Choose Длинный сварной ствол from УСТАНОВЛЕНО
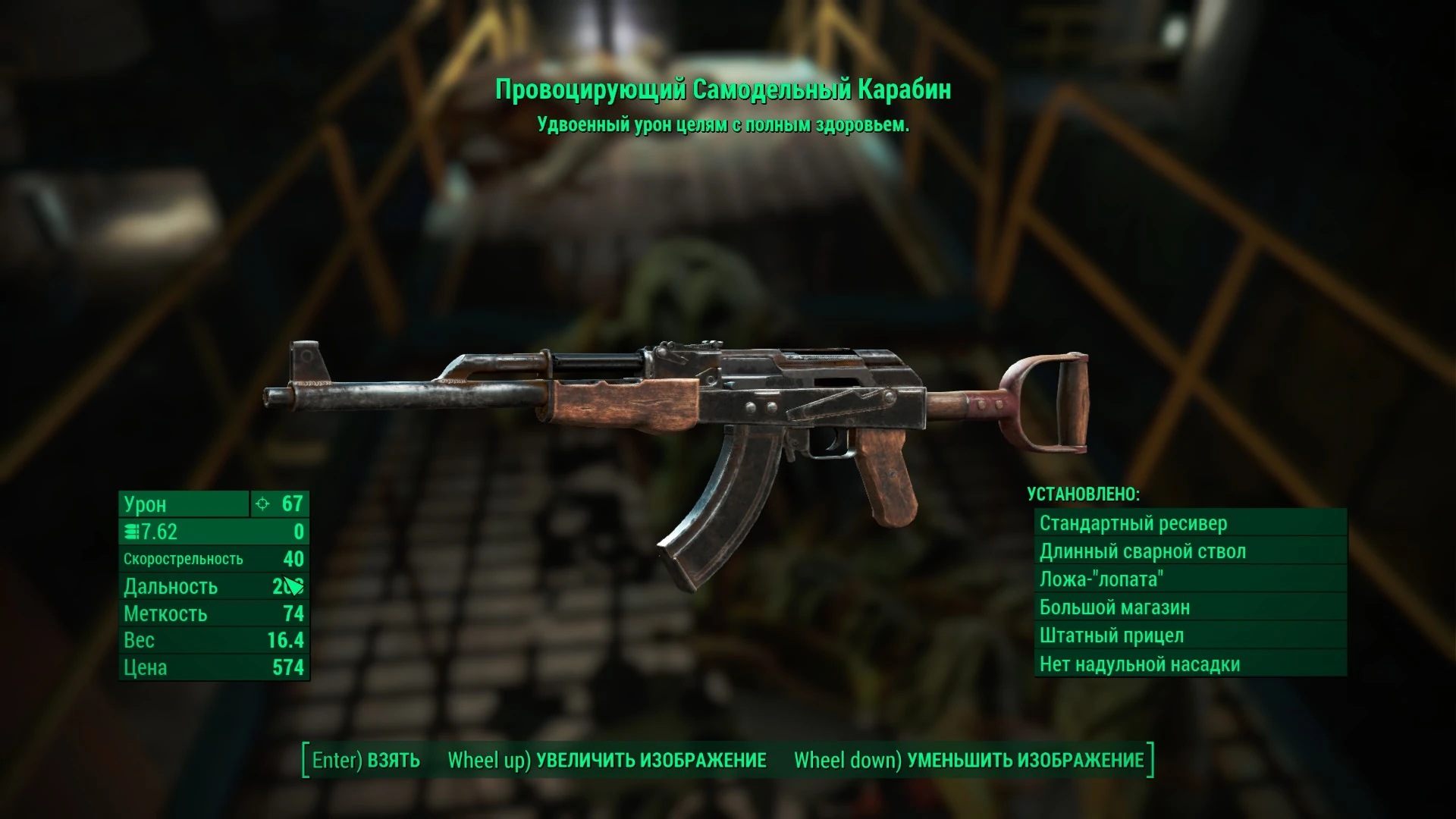1456x819 pixels. coord(1147,551)
